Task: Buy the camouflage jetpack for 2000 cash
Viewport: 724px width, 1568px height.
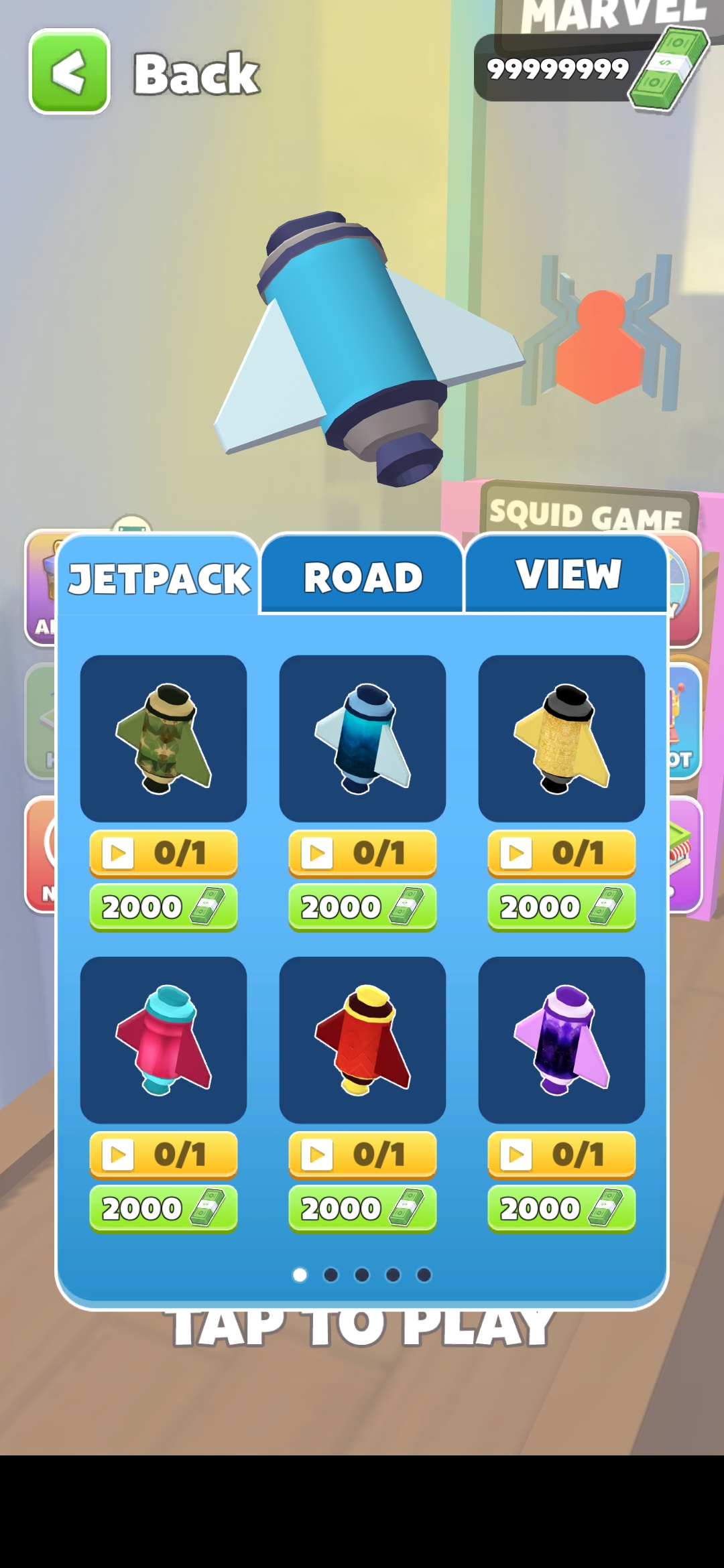Action: tap(164, 907)
